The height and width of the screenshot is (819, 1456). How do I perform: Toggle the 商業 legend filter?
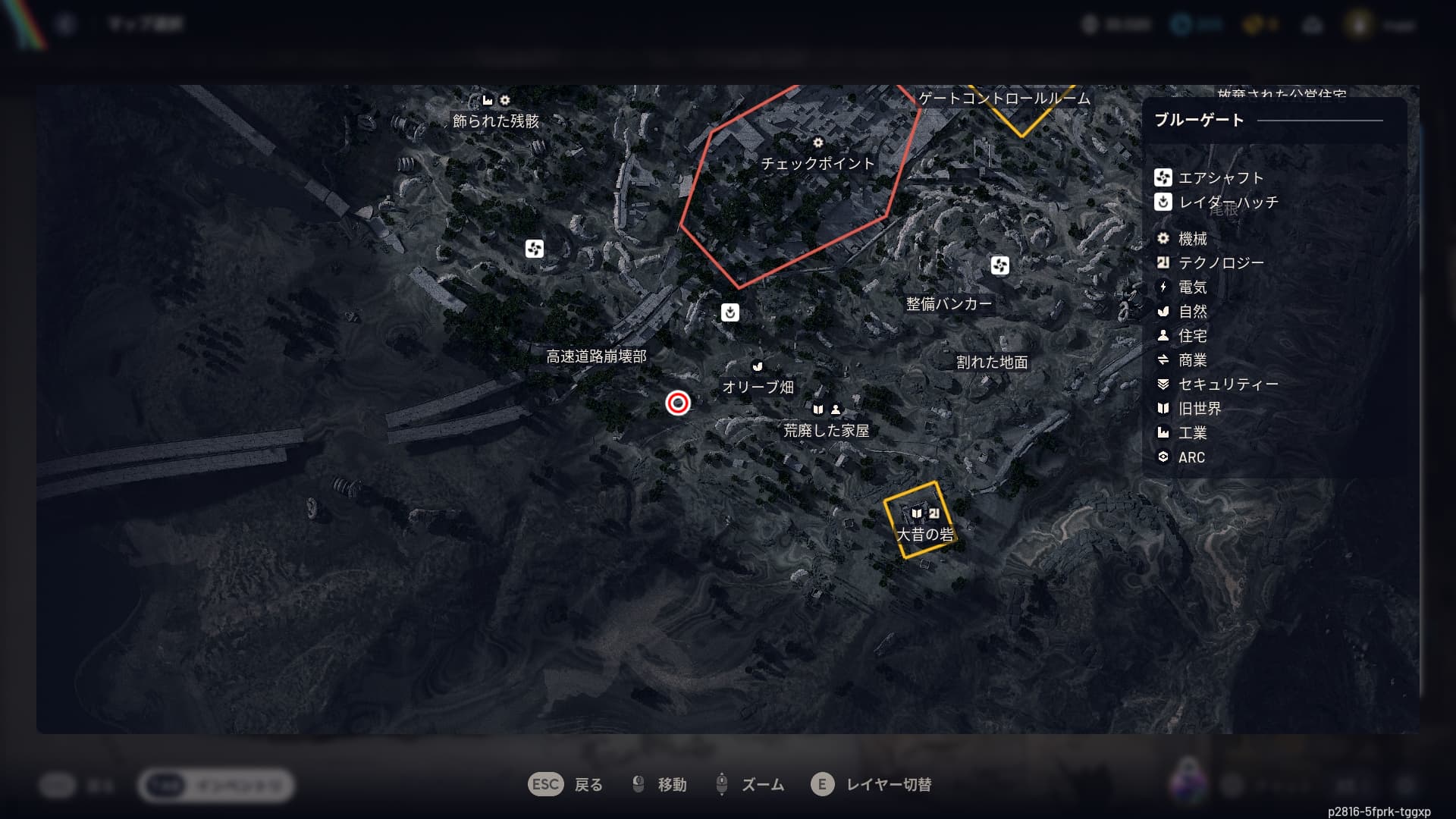1191,360
